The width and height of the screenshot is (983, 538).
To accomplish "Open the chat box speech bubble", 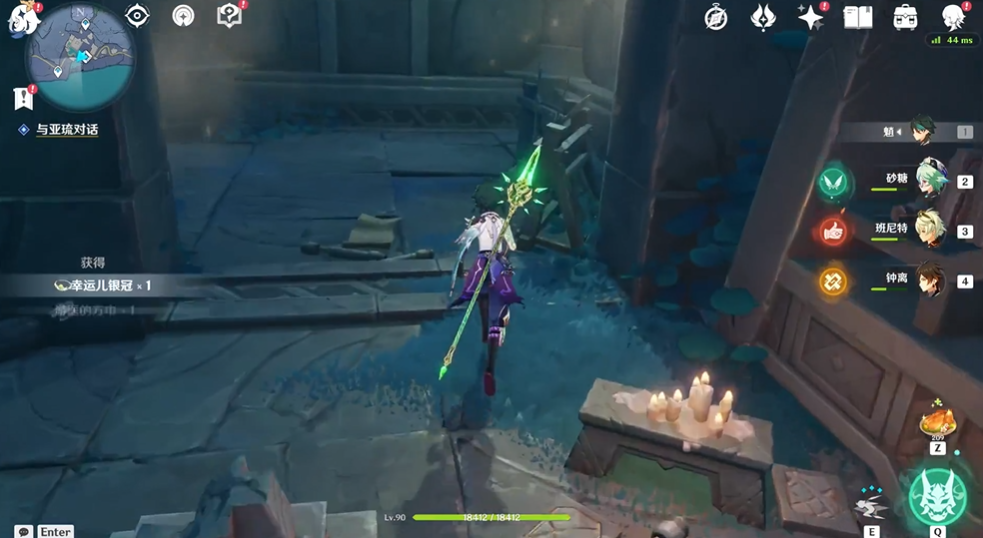I will [x=23, y=531].
